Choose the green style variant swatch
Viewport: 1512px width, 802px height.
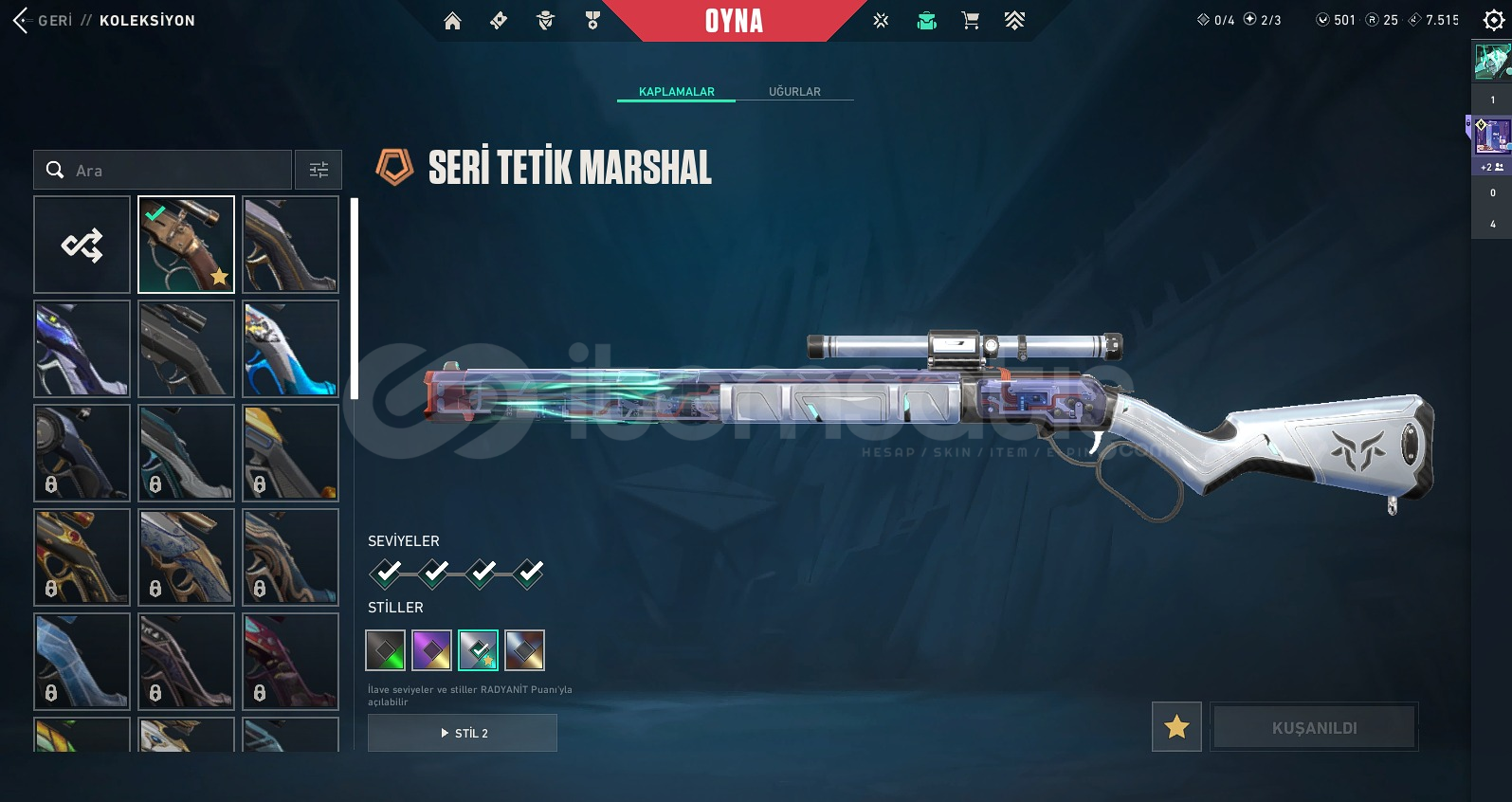click(x=386, y=650)
